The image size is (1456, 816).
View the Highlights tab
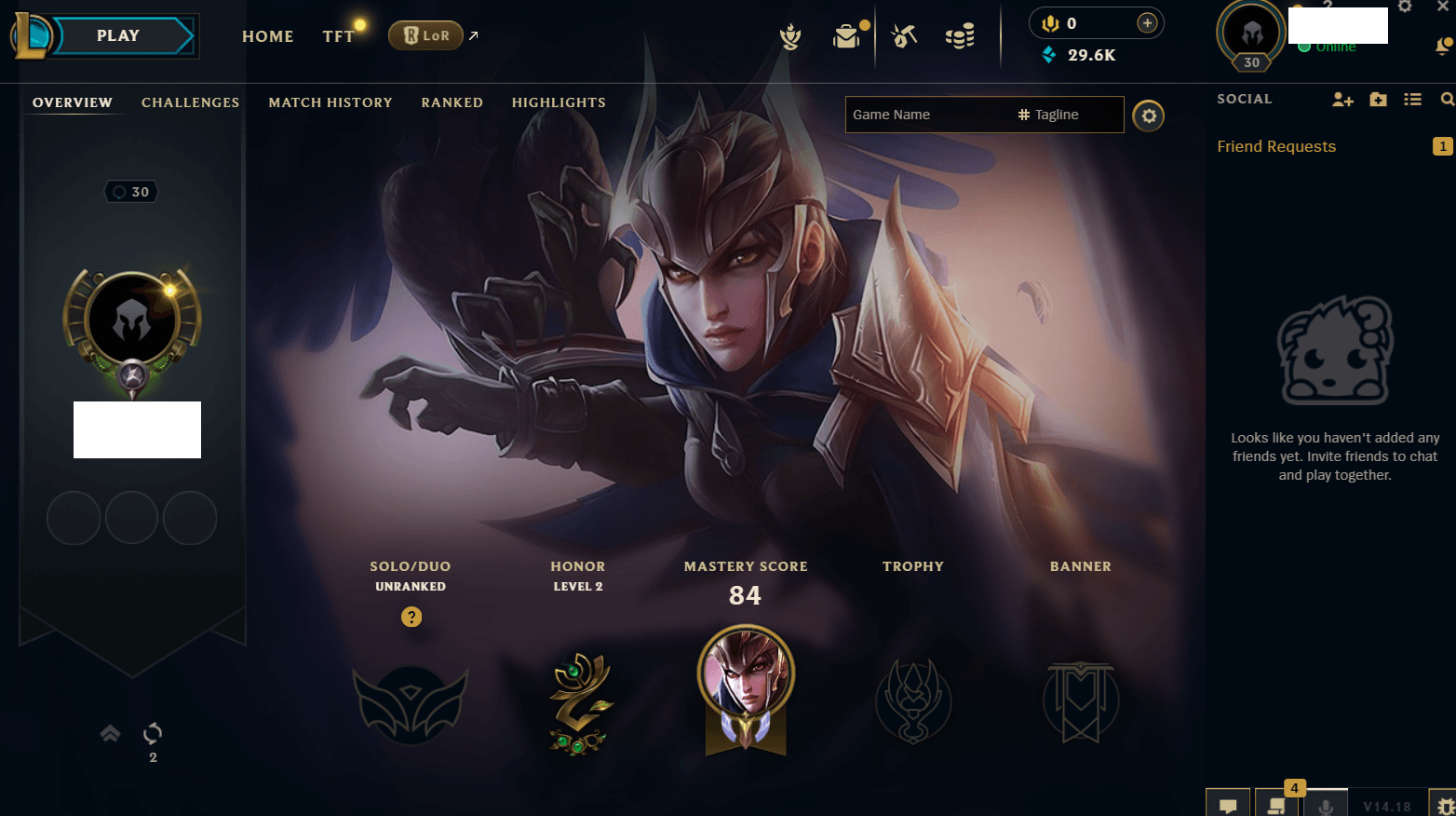click(x=559, y=102)
